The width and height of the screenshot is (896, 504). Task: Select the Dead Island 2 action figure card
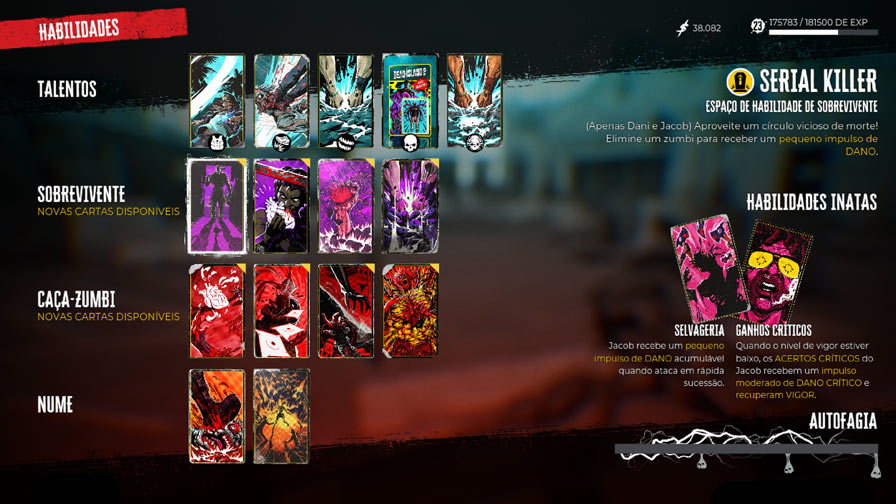tap(410, 101)
